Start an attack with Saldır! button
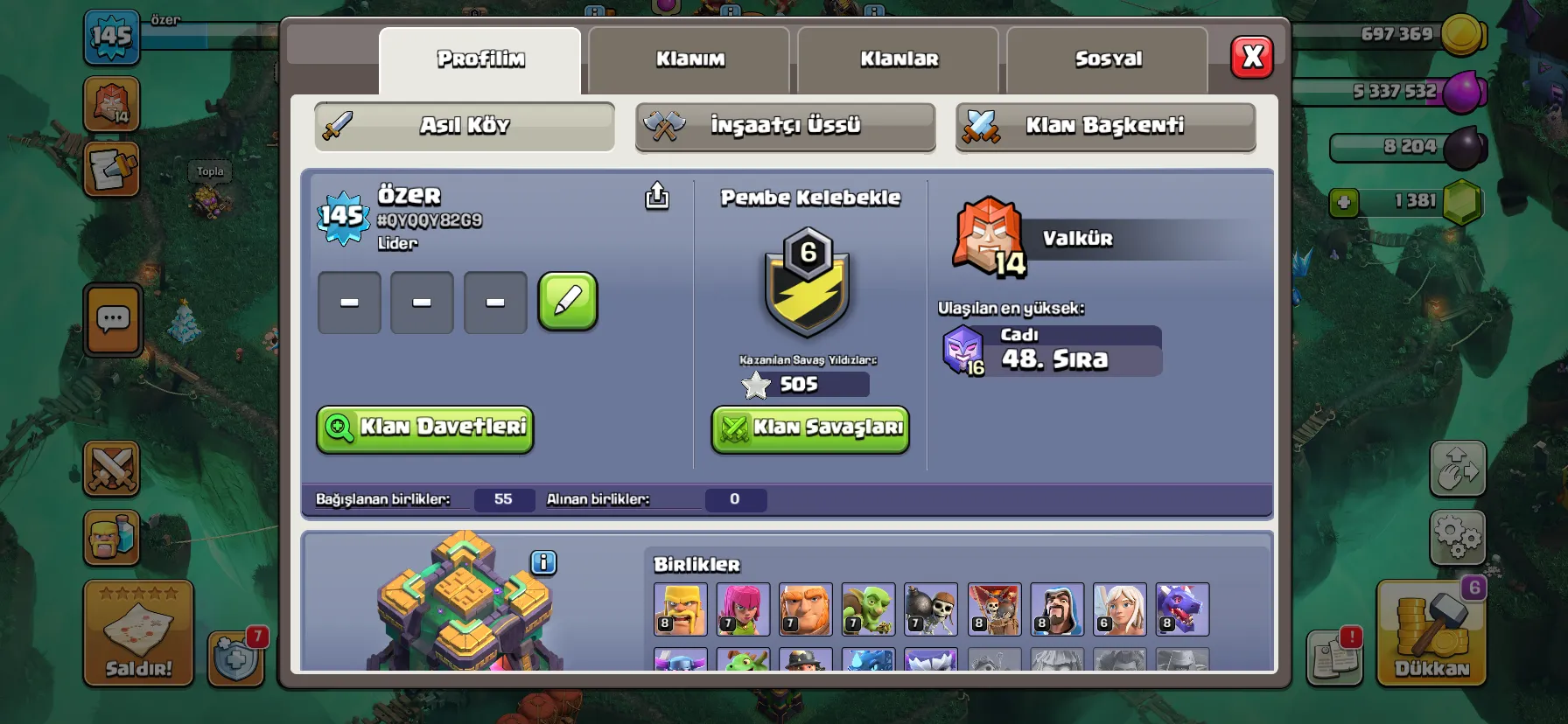1568x724 pixels. [138, 634]
